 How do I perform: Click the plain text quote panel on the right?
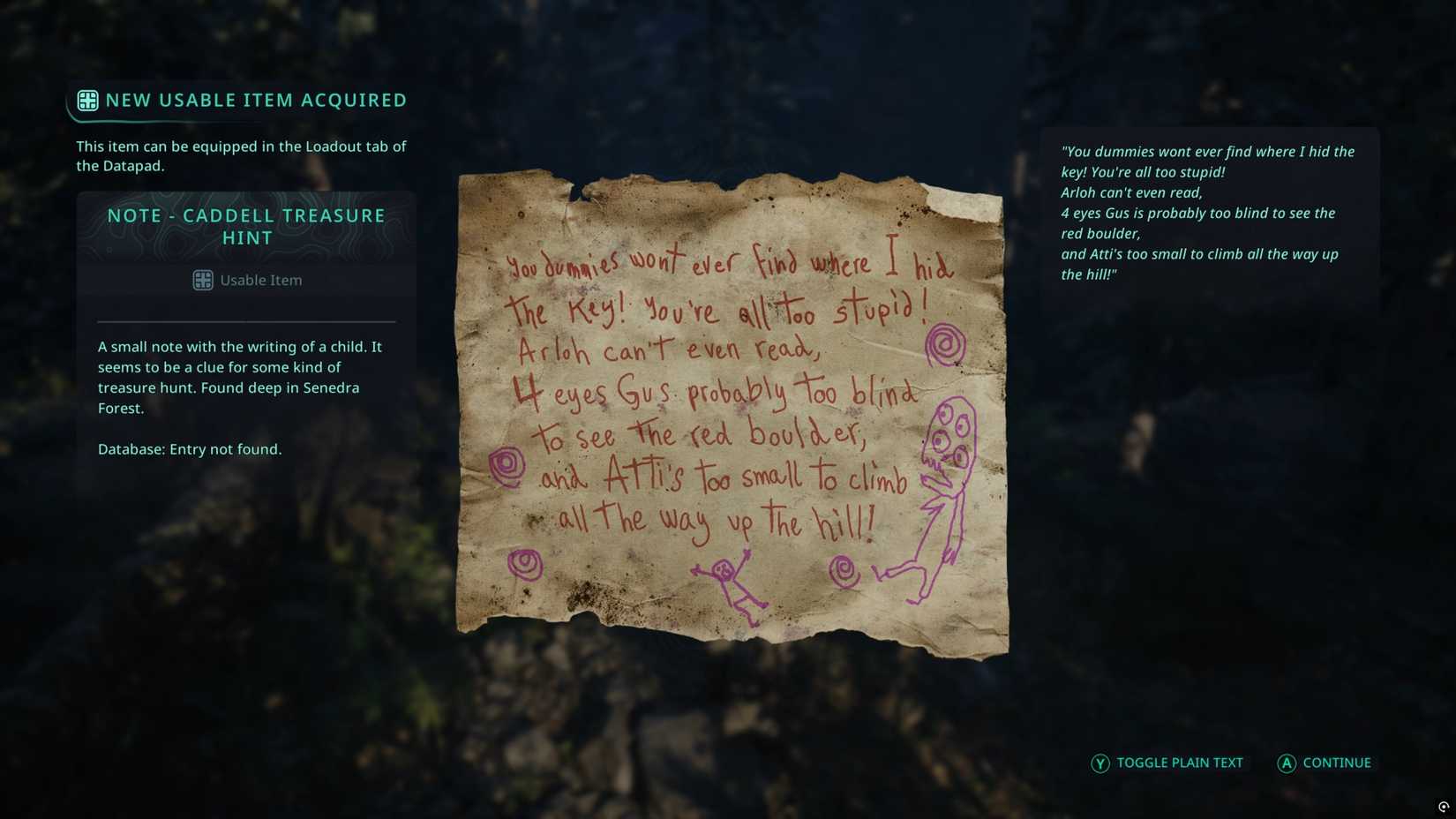coord(1207,213)
